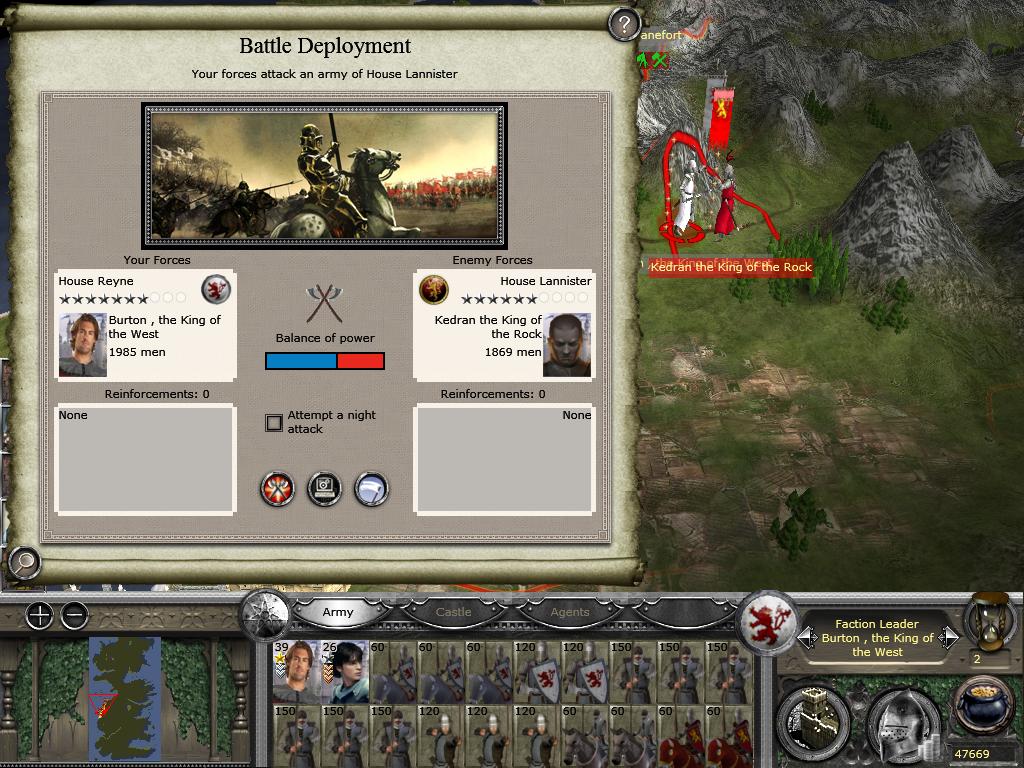1024x768 pixels.
Task: Open the recruitment helmet button
Action: [x=901, y=722]
